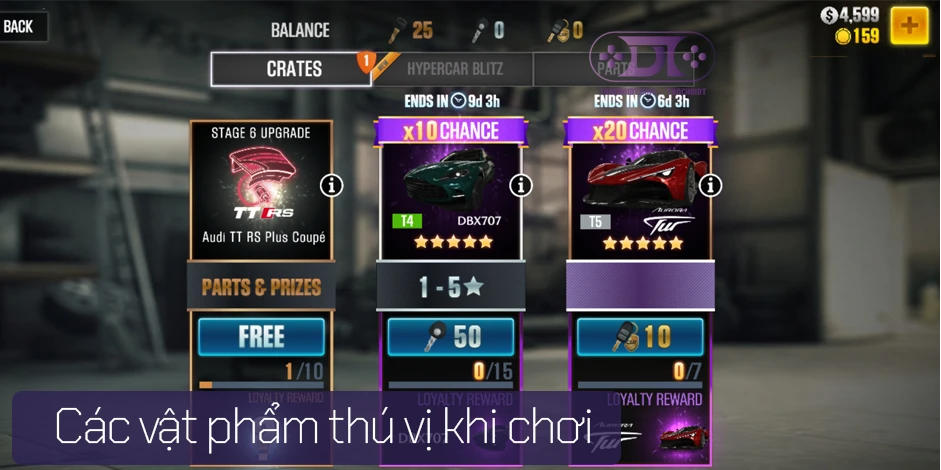The height and width of the screenshot is (470, 941).
Task: Show info for DBX707 crate
Action: pos(521,185)
